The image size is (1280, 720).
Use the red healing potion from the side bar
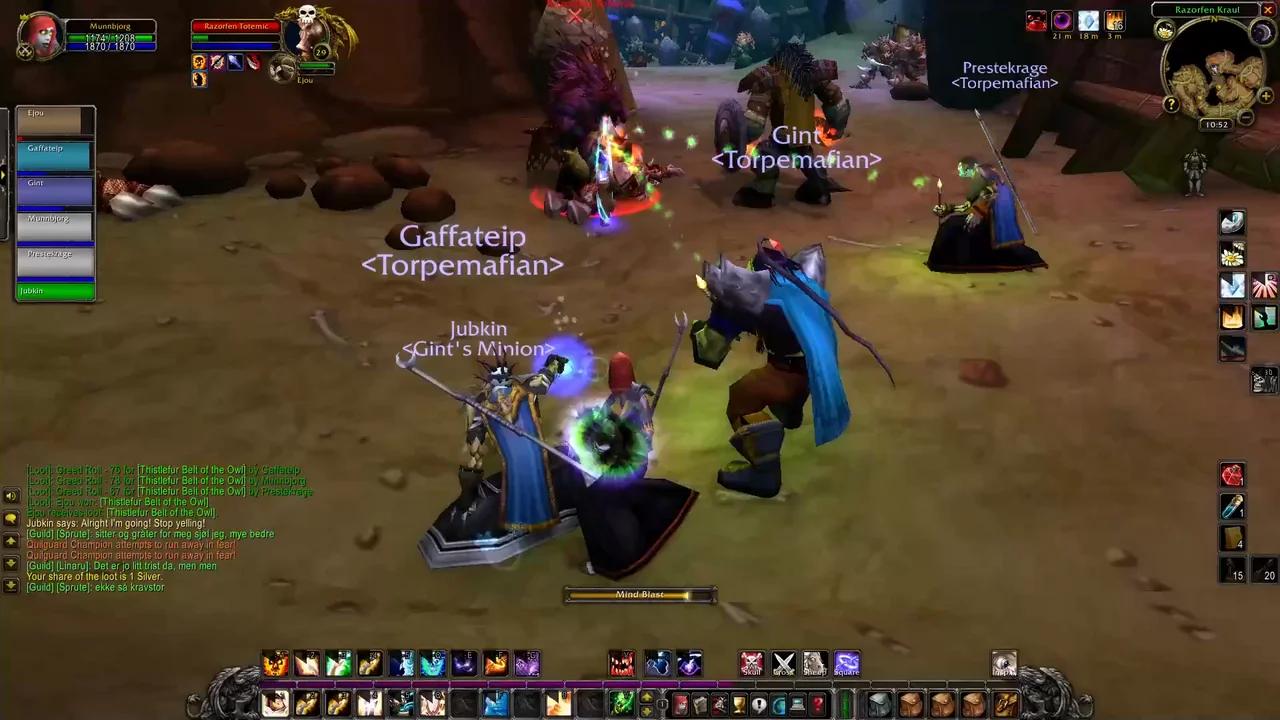(1233, 476)
